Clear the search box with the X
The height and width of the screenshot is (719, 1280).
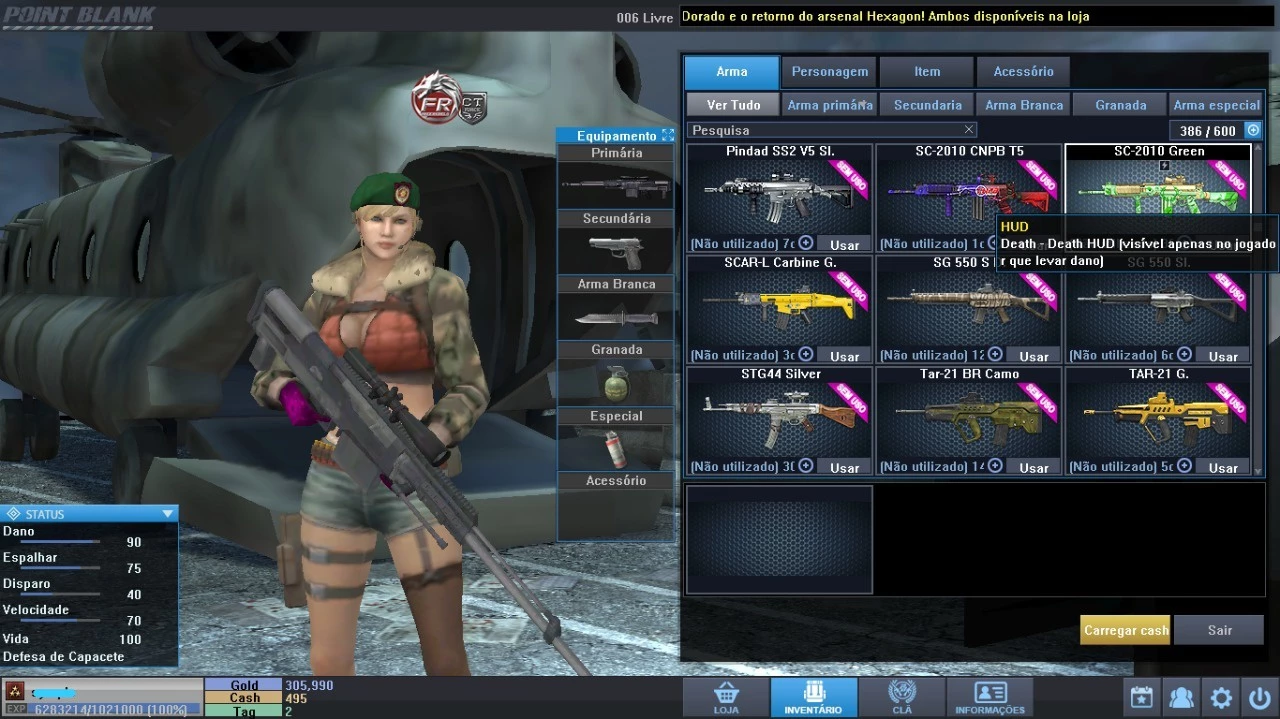click(x=968, y=130)
